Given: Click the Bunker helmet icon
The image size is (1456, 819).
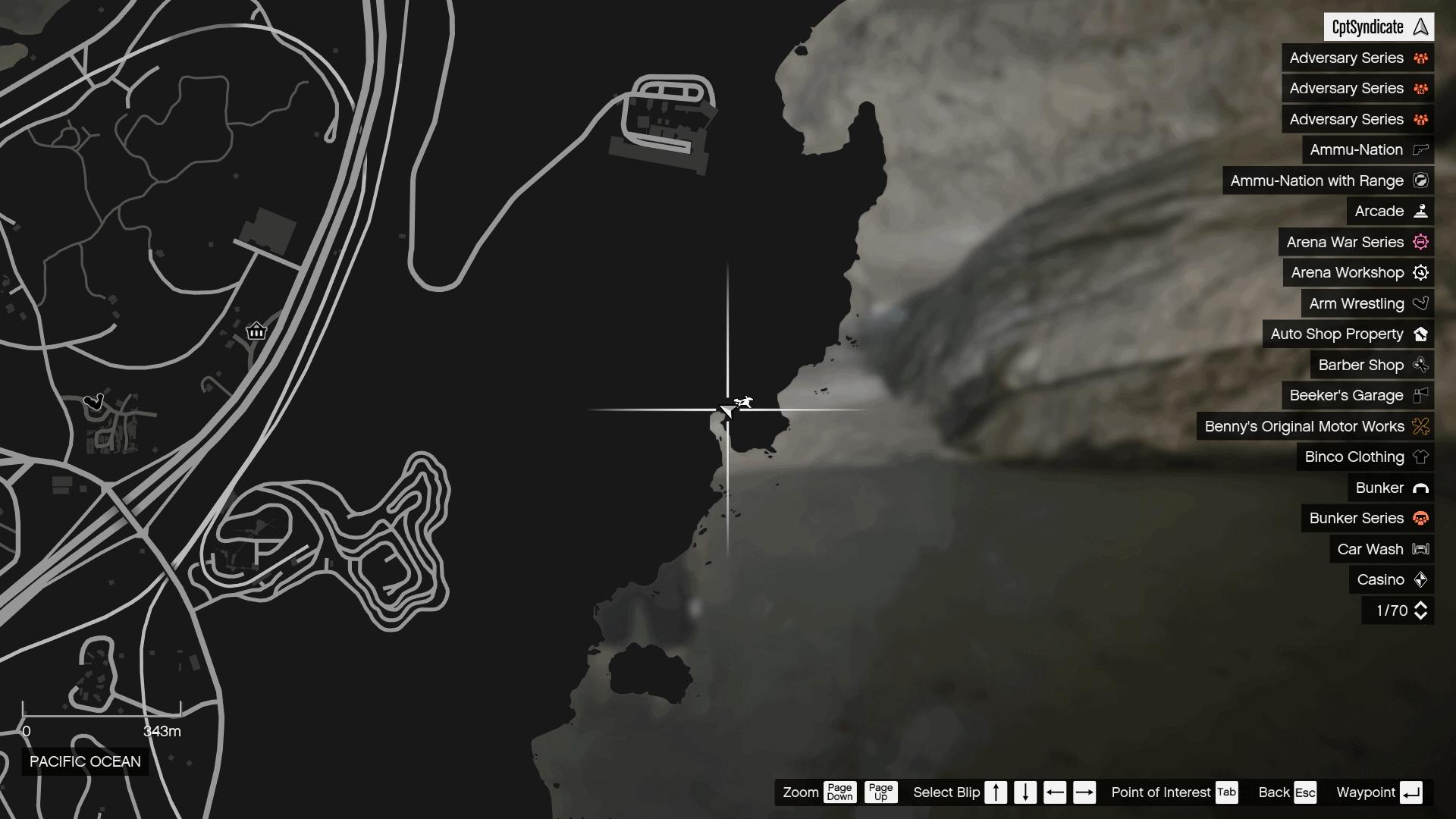Looking at the screenshot, I should point(1419,488).
